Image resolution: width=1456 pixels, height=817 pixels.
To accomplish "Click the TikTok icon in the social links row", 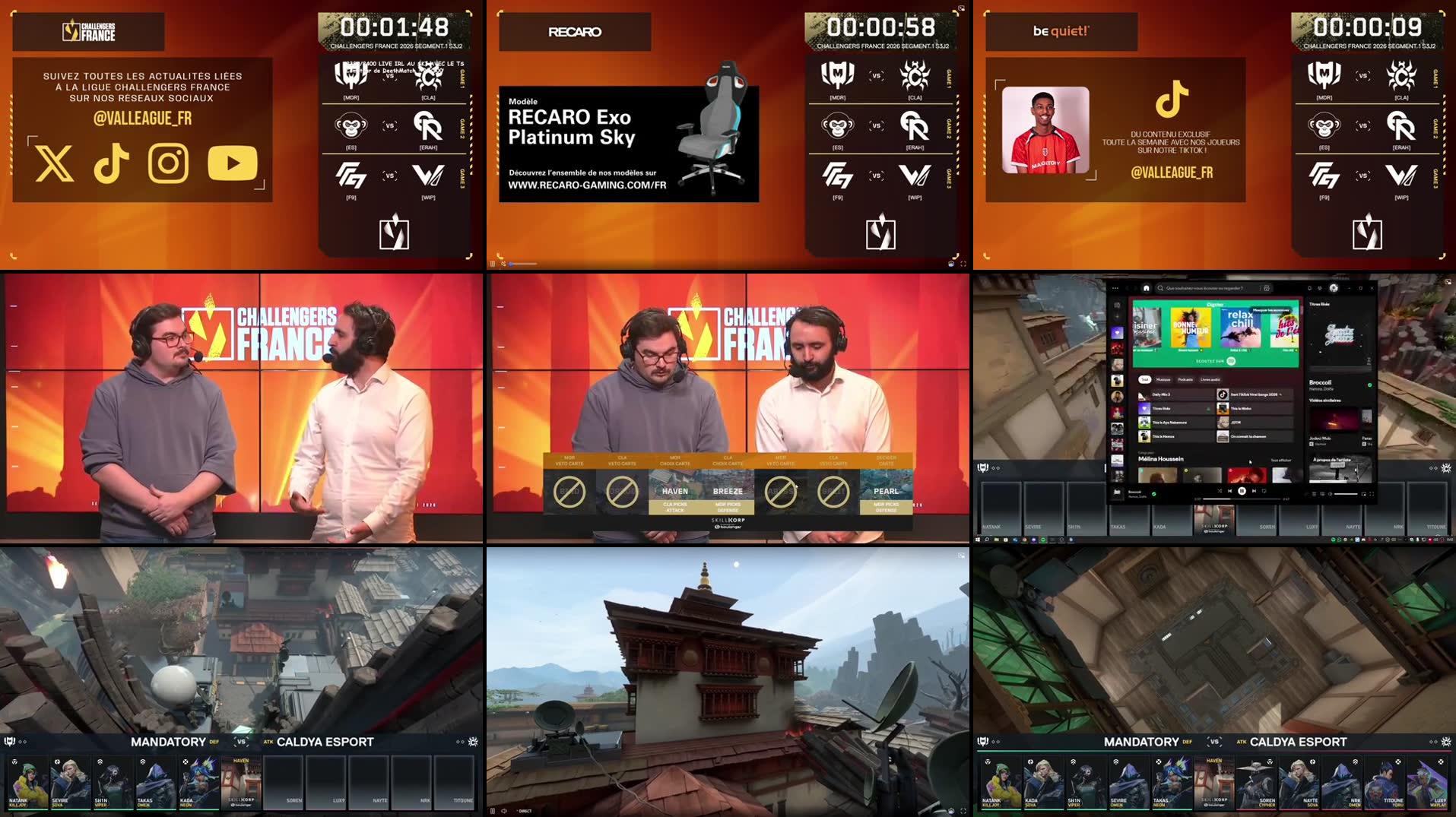I will [111, 163].
